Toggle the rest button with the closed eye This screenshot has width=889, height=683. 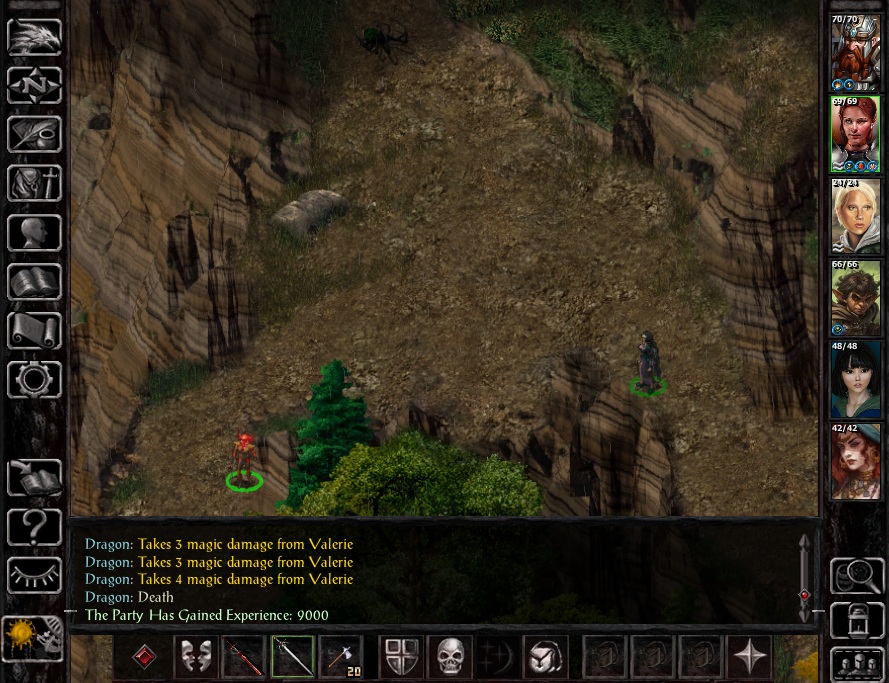tap(34, 575)
